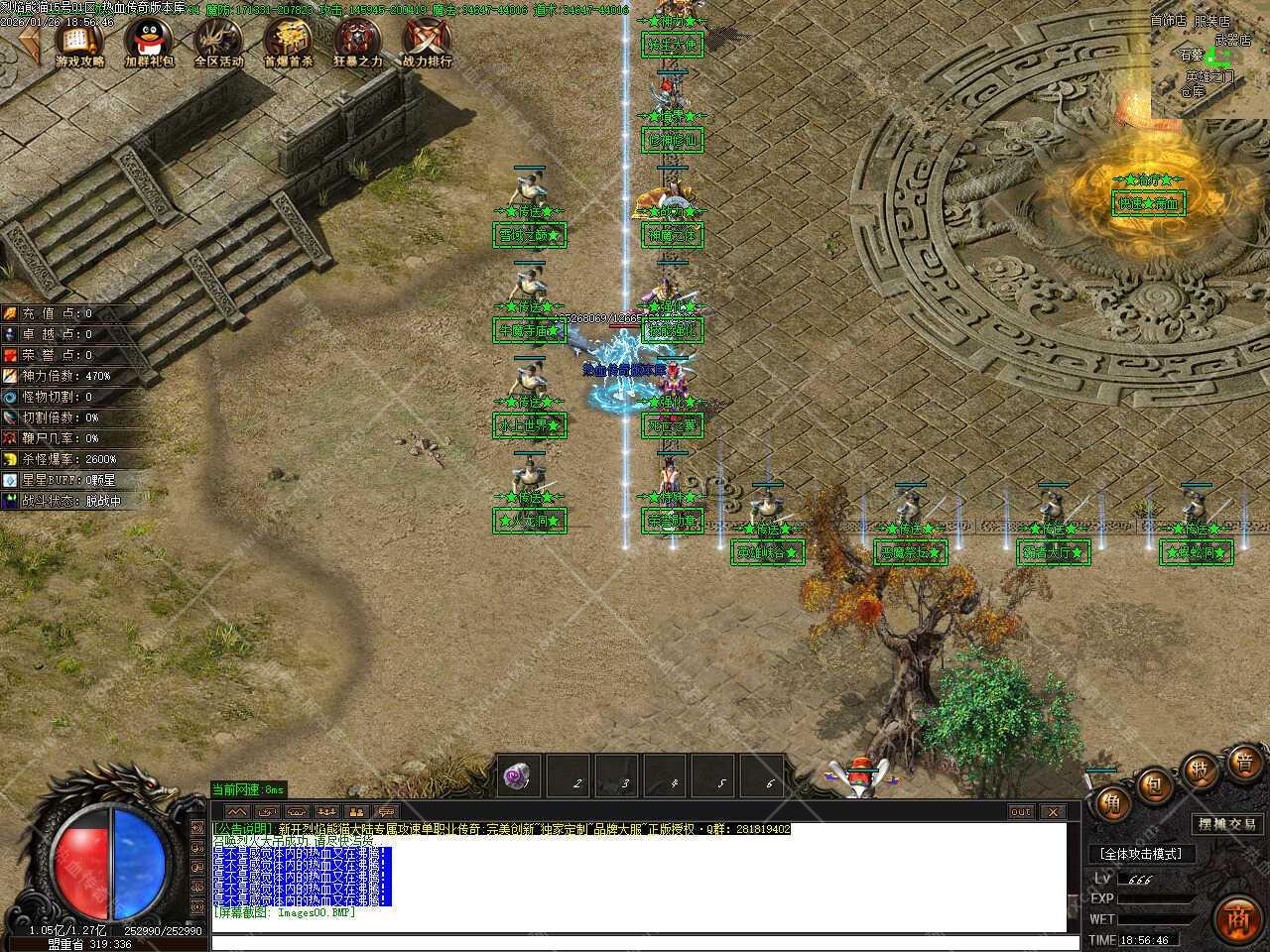Click the chat text input field
Screen dimensions: 1270x952
tap(635, 941)
